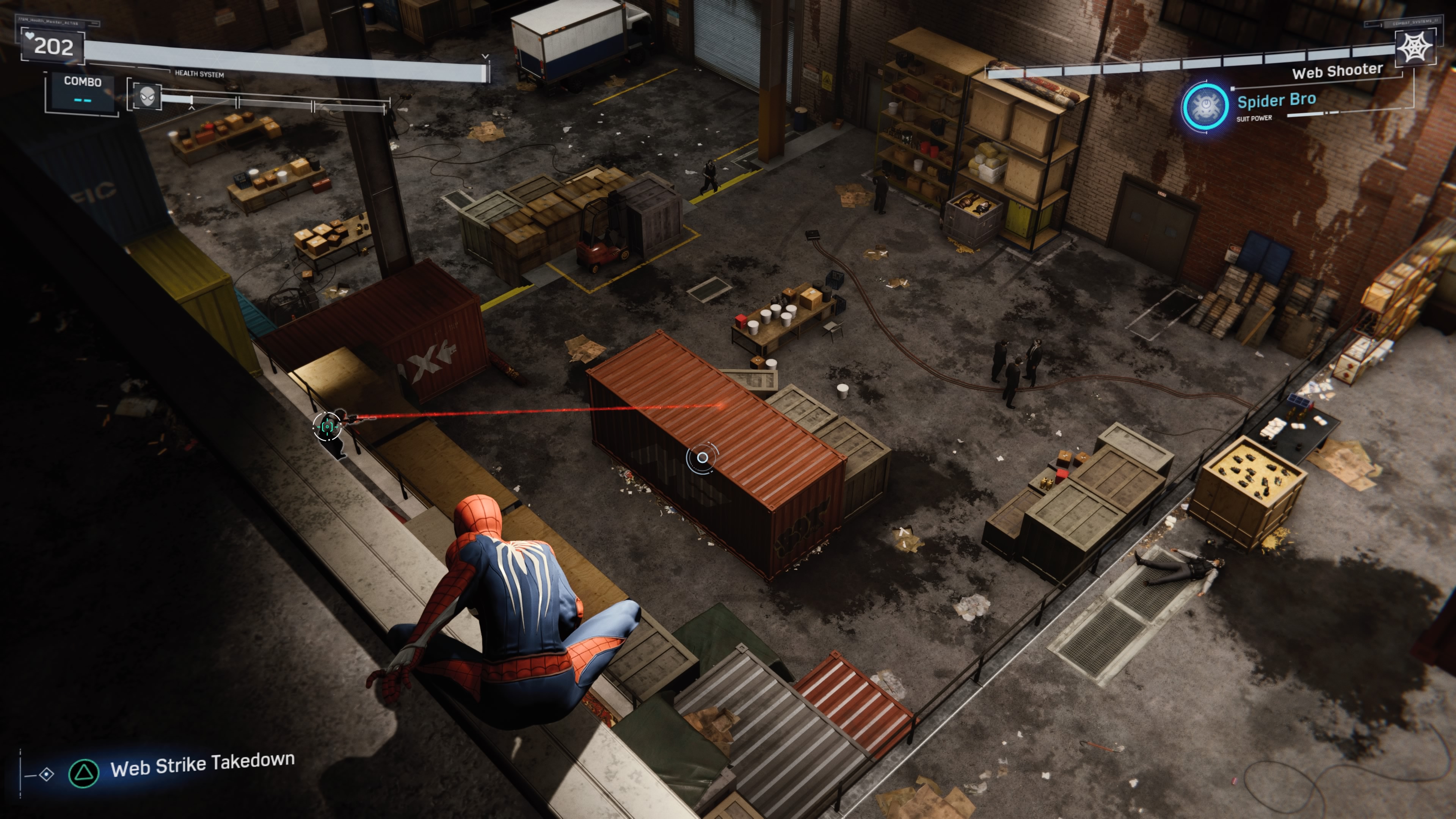The width and height of the screenshot is (1456, 819).
Task: Select the green target marker on the sniper
Action: point(327,426)
